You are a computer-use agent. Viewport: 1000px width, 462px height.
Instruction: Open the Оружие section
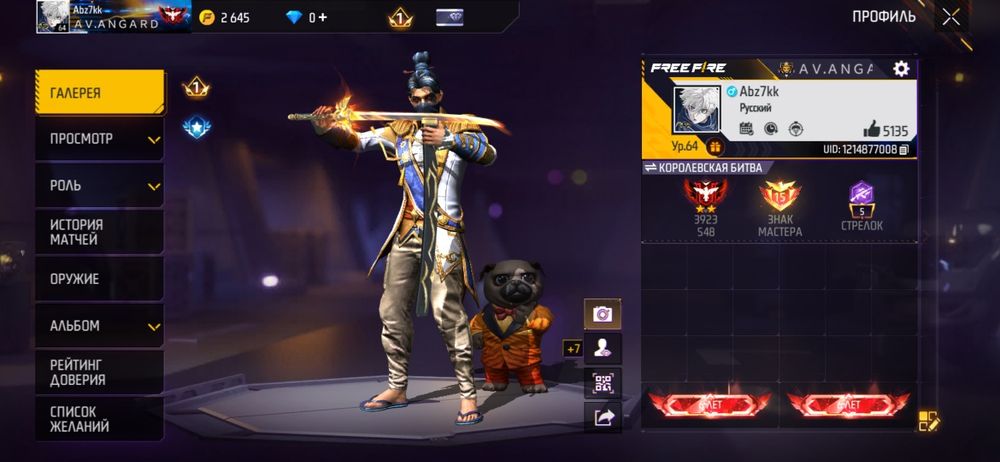click(x=99, y=279)
